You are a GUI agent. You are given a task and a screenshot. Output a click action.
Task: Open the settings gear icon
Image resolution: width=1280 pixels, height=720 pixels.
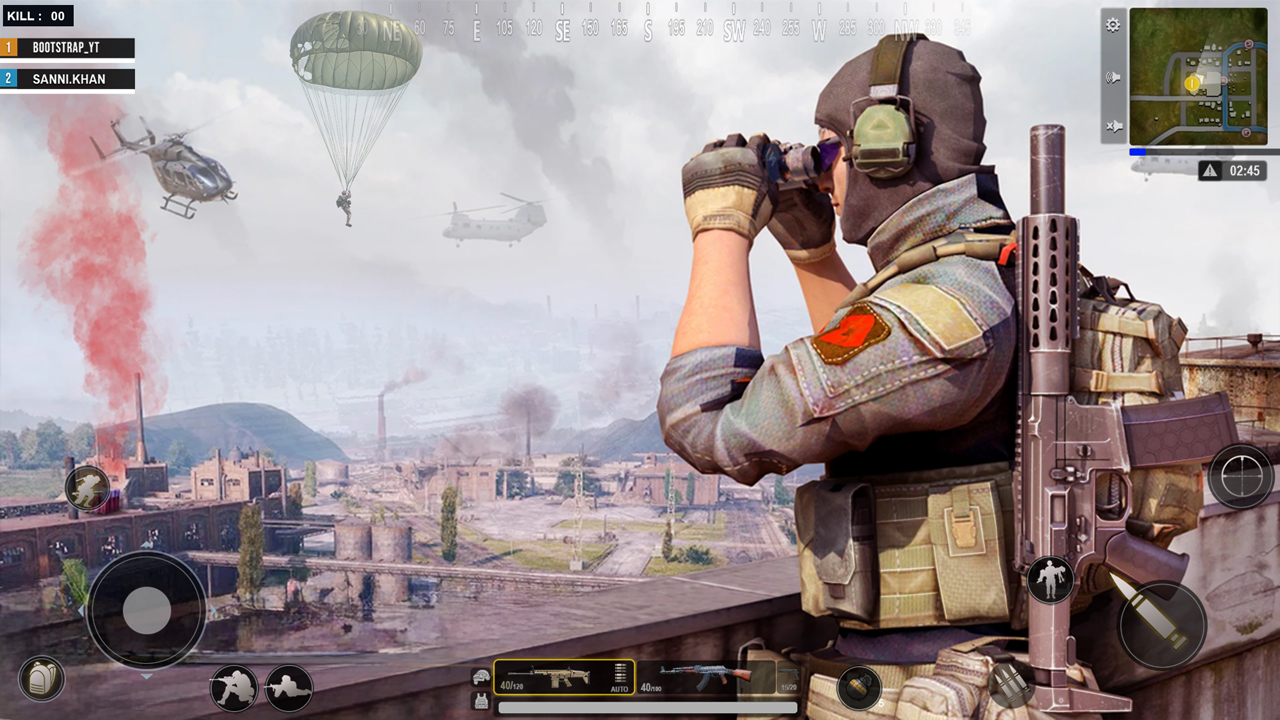click(x=1113, y=26)
